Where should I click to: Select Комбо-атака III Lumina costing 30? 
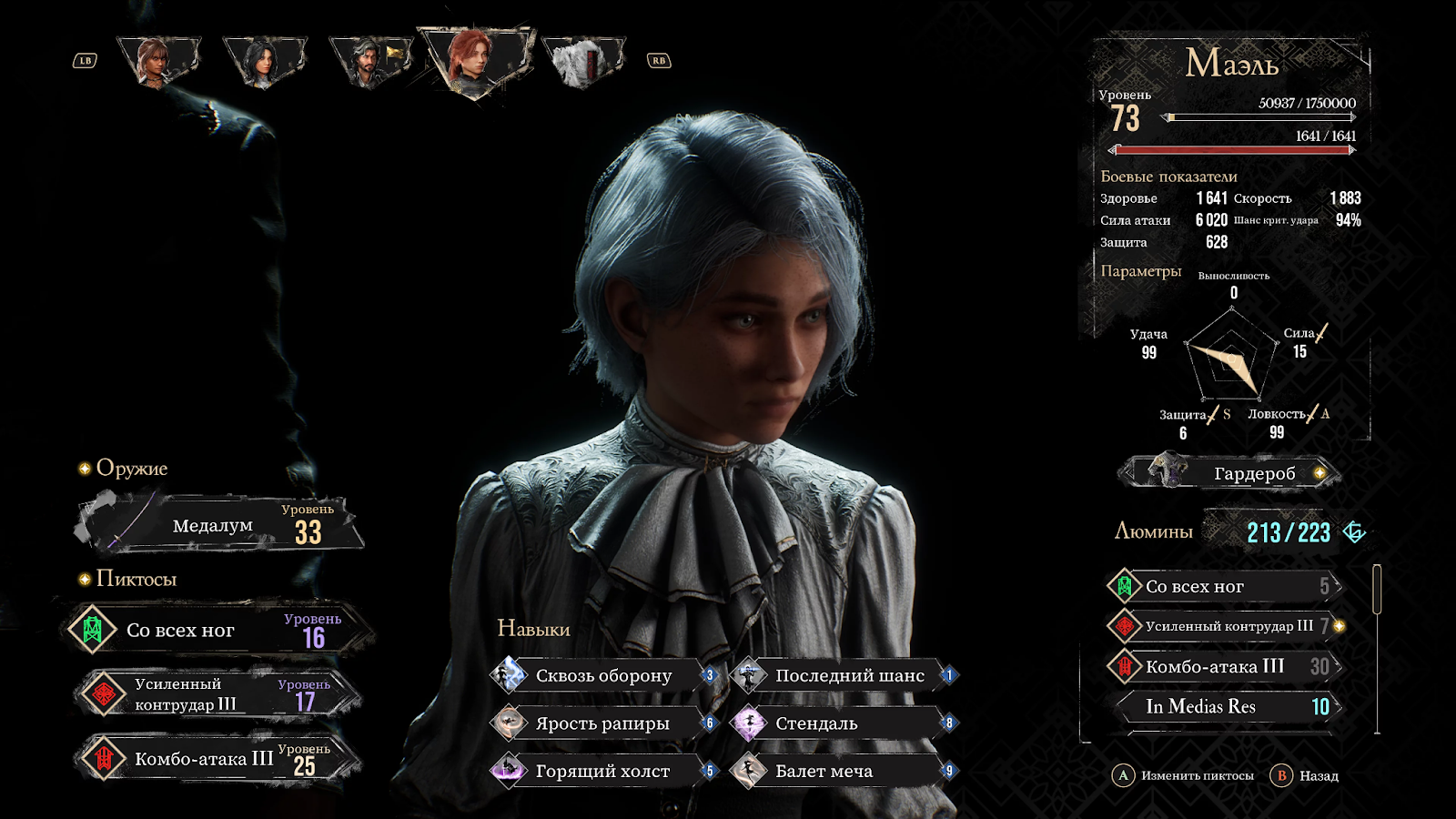1225,667
